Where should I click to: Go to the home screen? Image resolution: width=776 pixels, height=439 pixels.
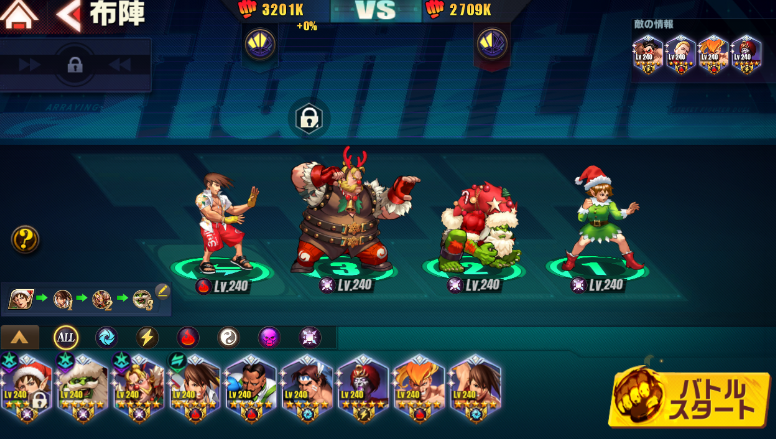pos(20,15)
